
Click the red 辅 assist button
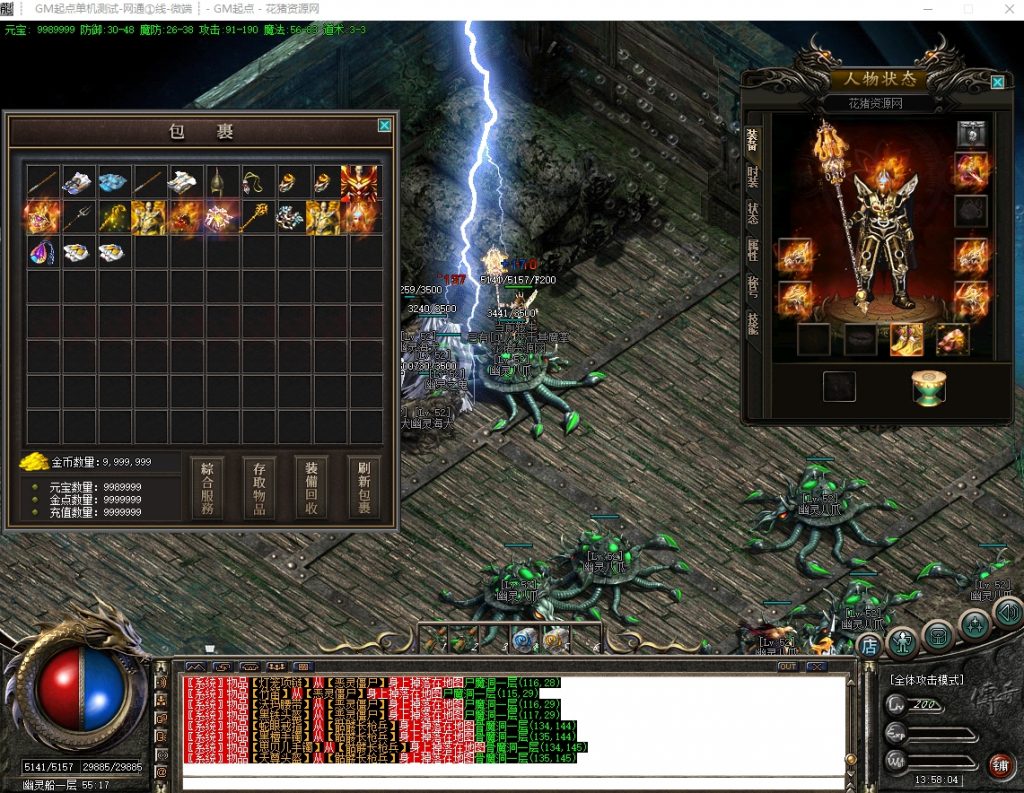coord(999,766)
